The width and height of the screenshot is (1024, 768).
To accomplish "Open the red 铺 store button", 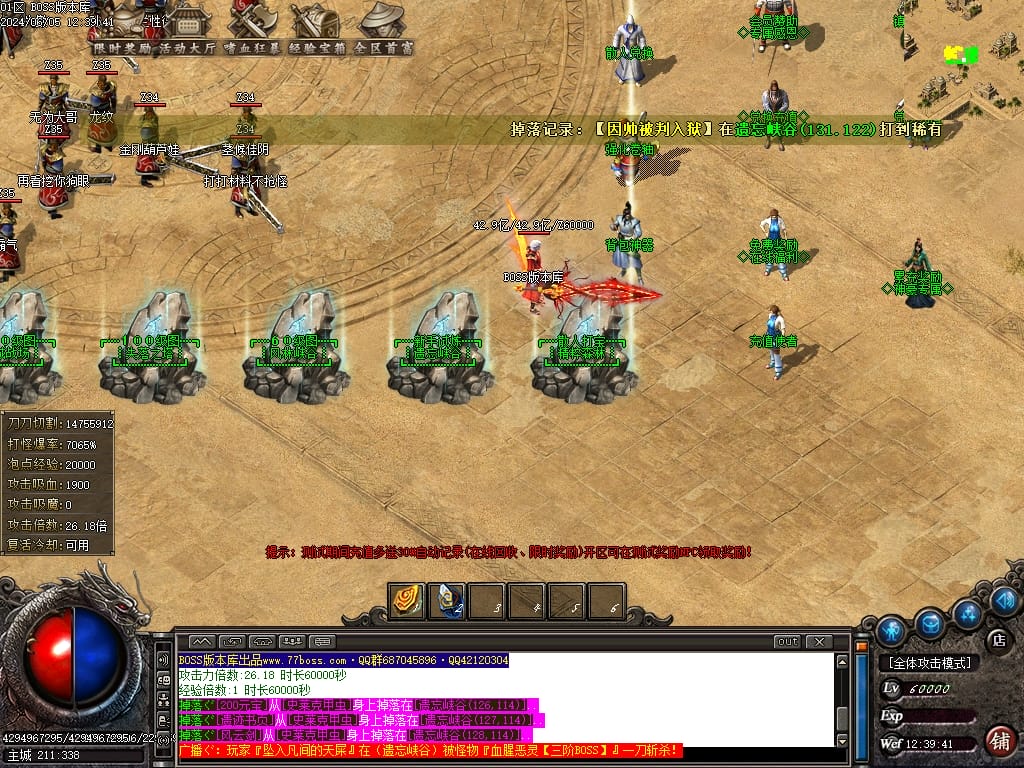I will pos(997,741).
